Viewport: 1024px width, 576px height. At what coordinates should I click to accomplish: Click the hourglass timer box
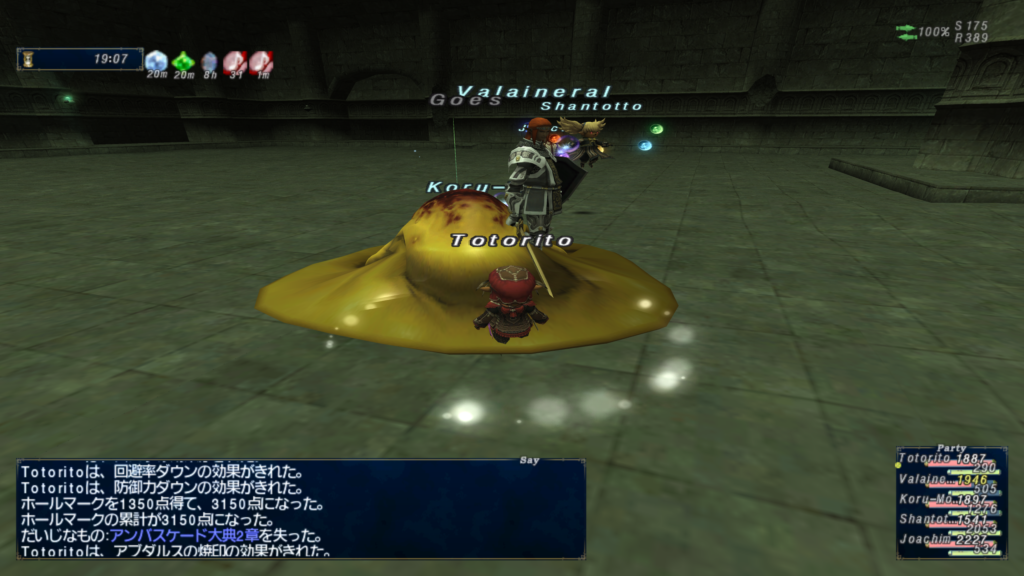pyautogui.click(x=80, y=59)
